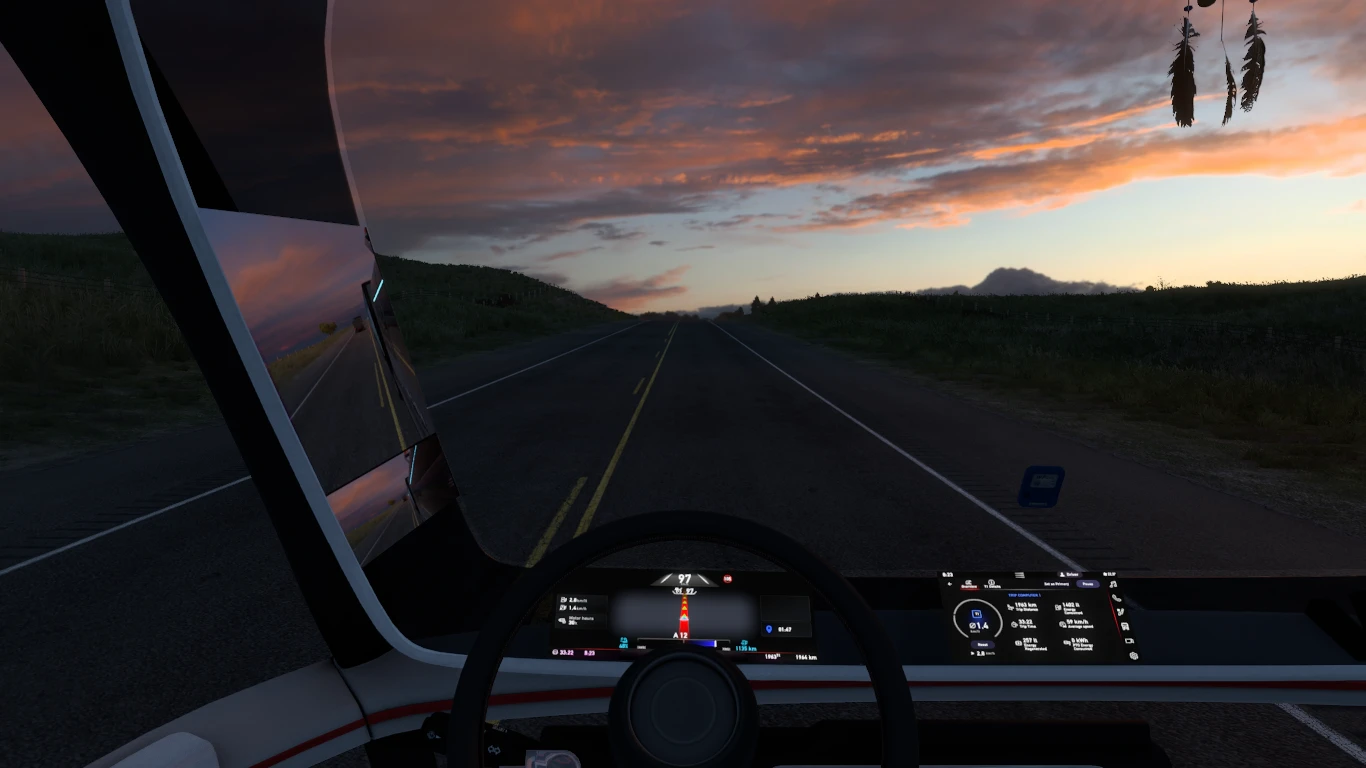Screen dimensions: 1366x768
Task: Open the truck icon in the sidebar
Action: click(1125, 626)
